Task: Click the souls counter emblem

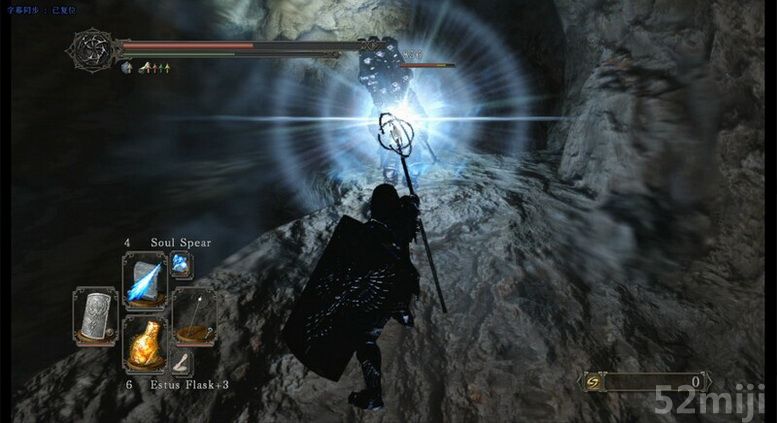Action: (595, 382)
